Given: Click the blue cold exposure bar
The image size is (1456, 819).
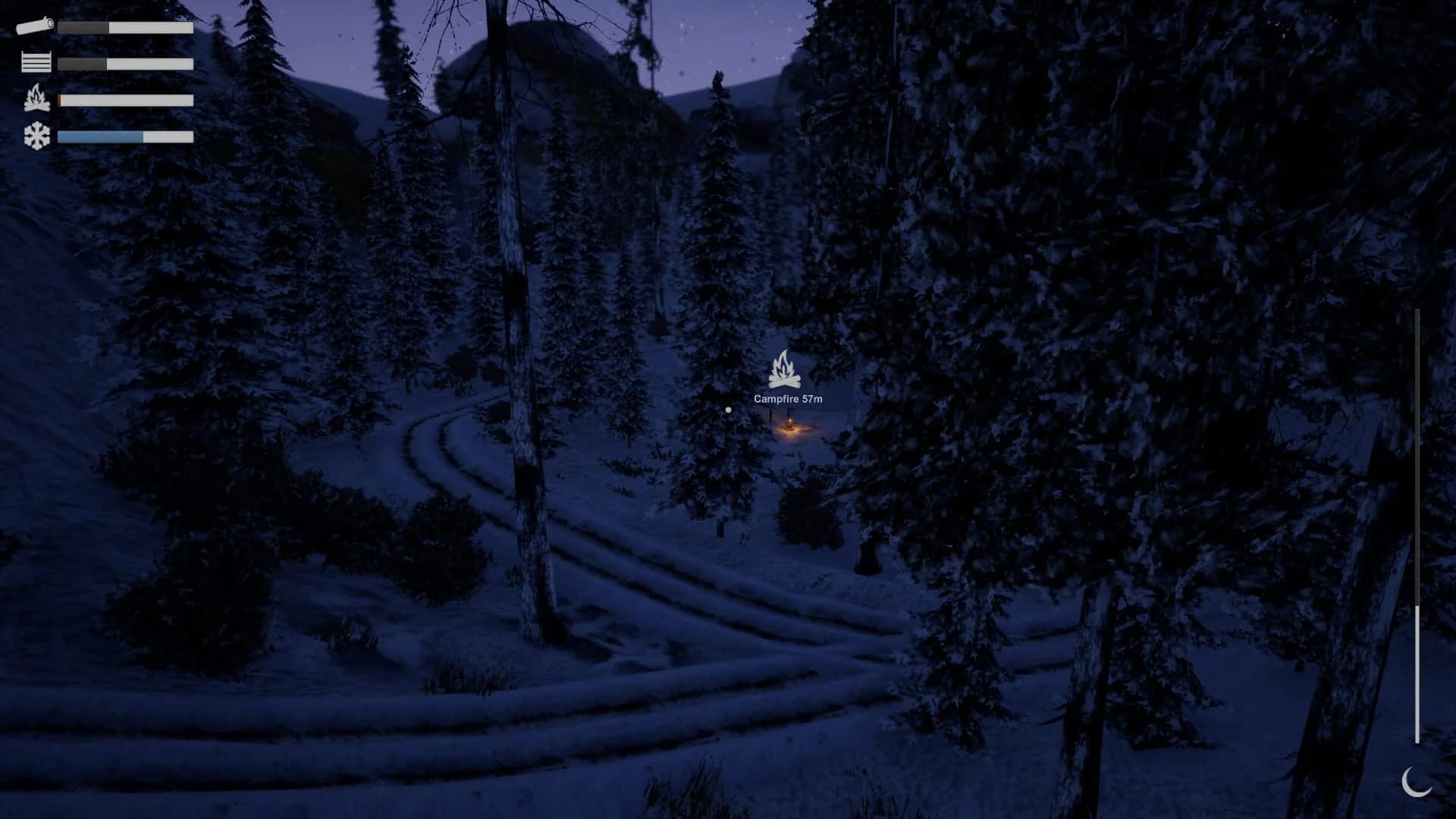Looking at the screenshot, I should (x=99, y=136).
